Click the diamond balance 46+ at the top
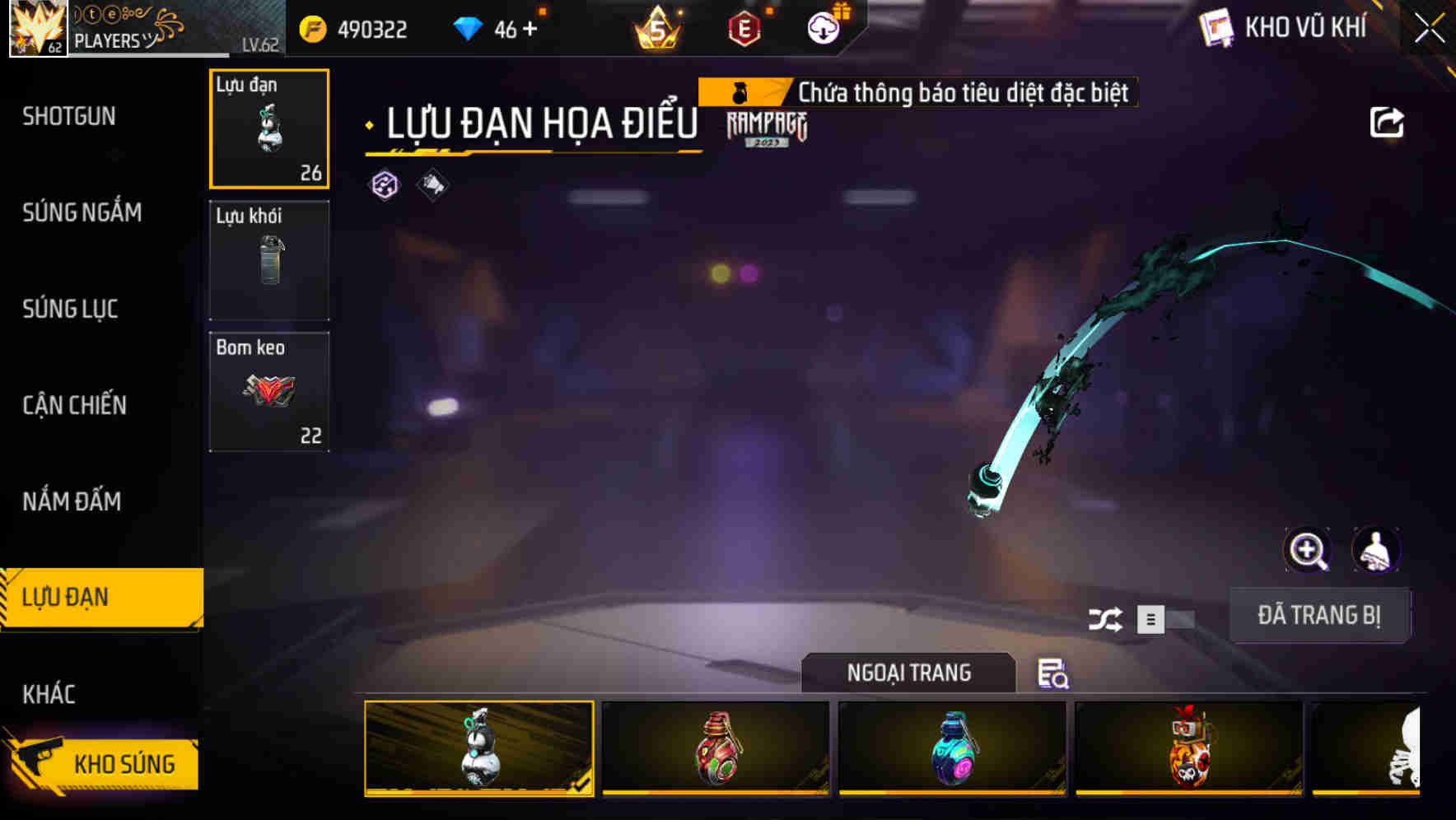1456x820 pixels. coord(494,27)
